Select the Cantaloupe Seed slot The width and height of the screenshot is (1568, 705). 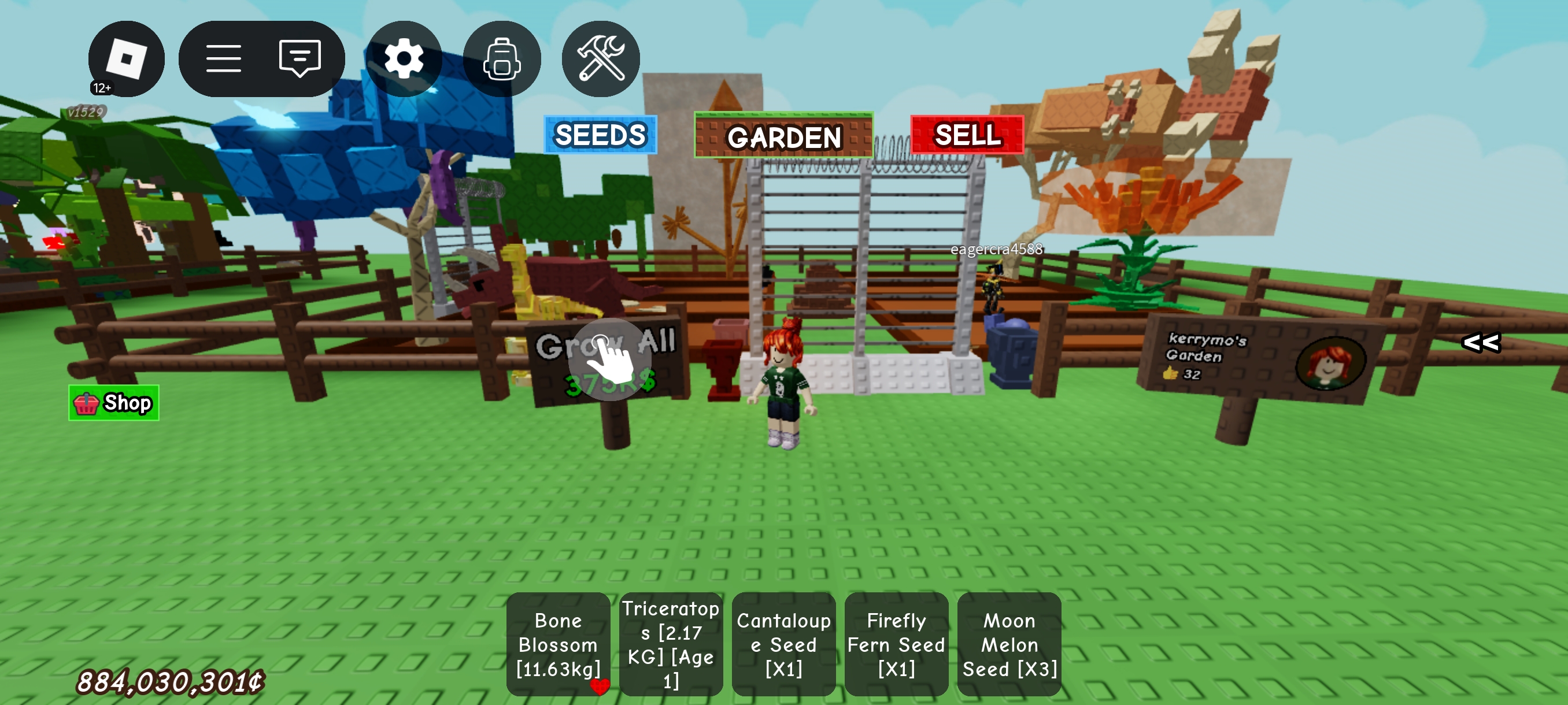[783, 644]
